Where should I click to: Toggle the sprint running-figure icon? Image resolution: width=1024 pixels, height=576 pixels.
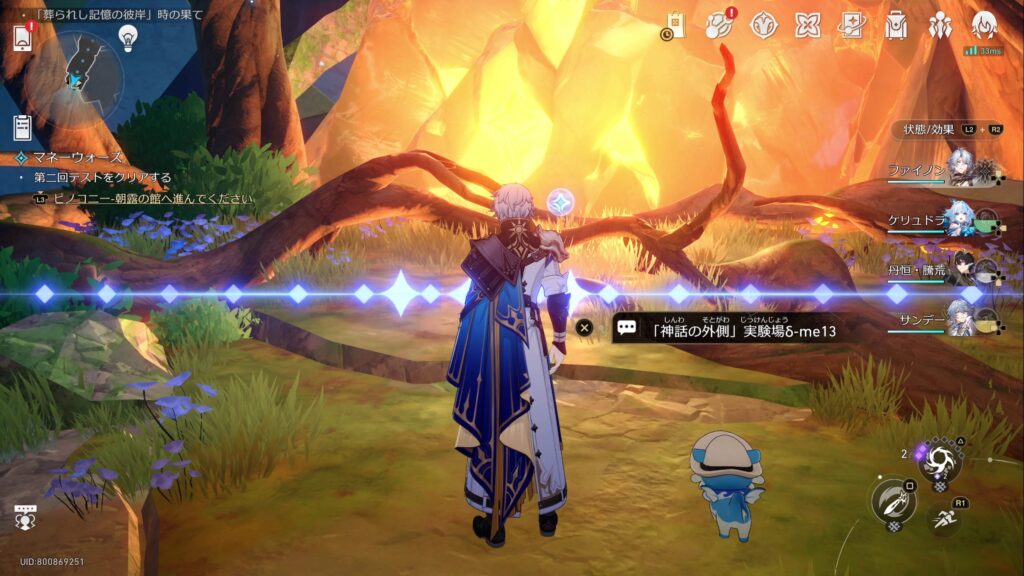pos(943,518)
